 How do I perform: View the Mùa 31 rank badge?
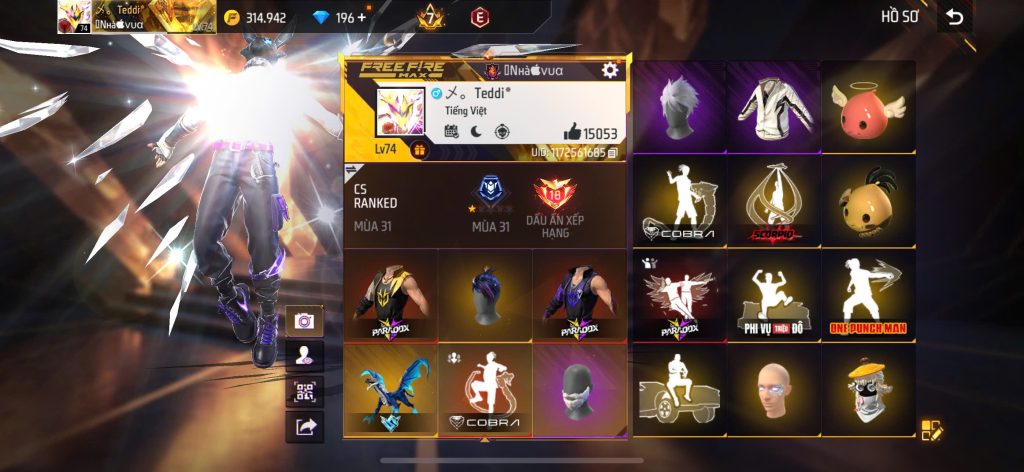[x=490, y=194]
